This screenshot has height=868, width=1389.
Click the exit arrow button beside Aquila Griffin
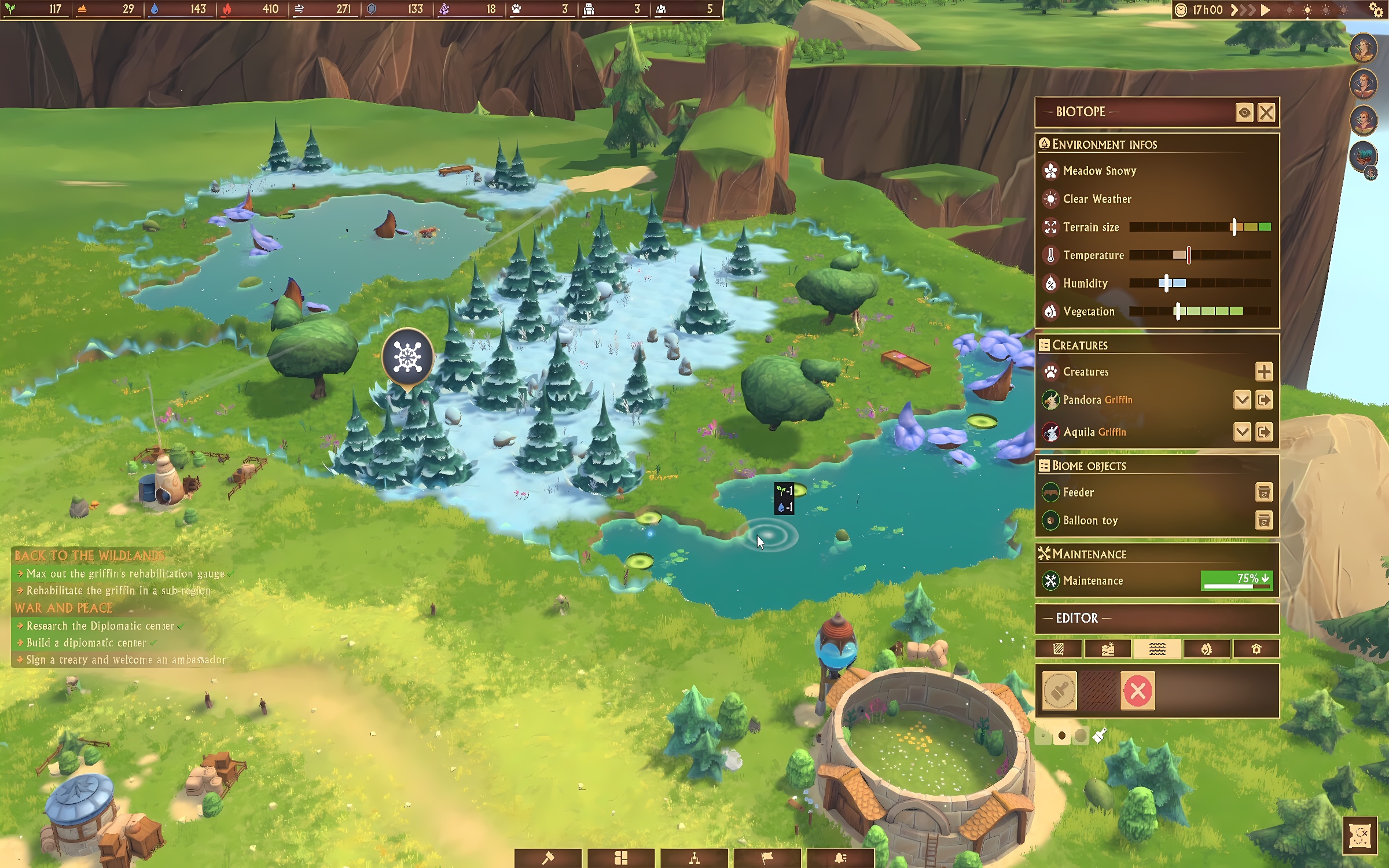[x=1264, y=432]
